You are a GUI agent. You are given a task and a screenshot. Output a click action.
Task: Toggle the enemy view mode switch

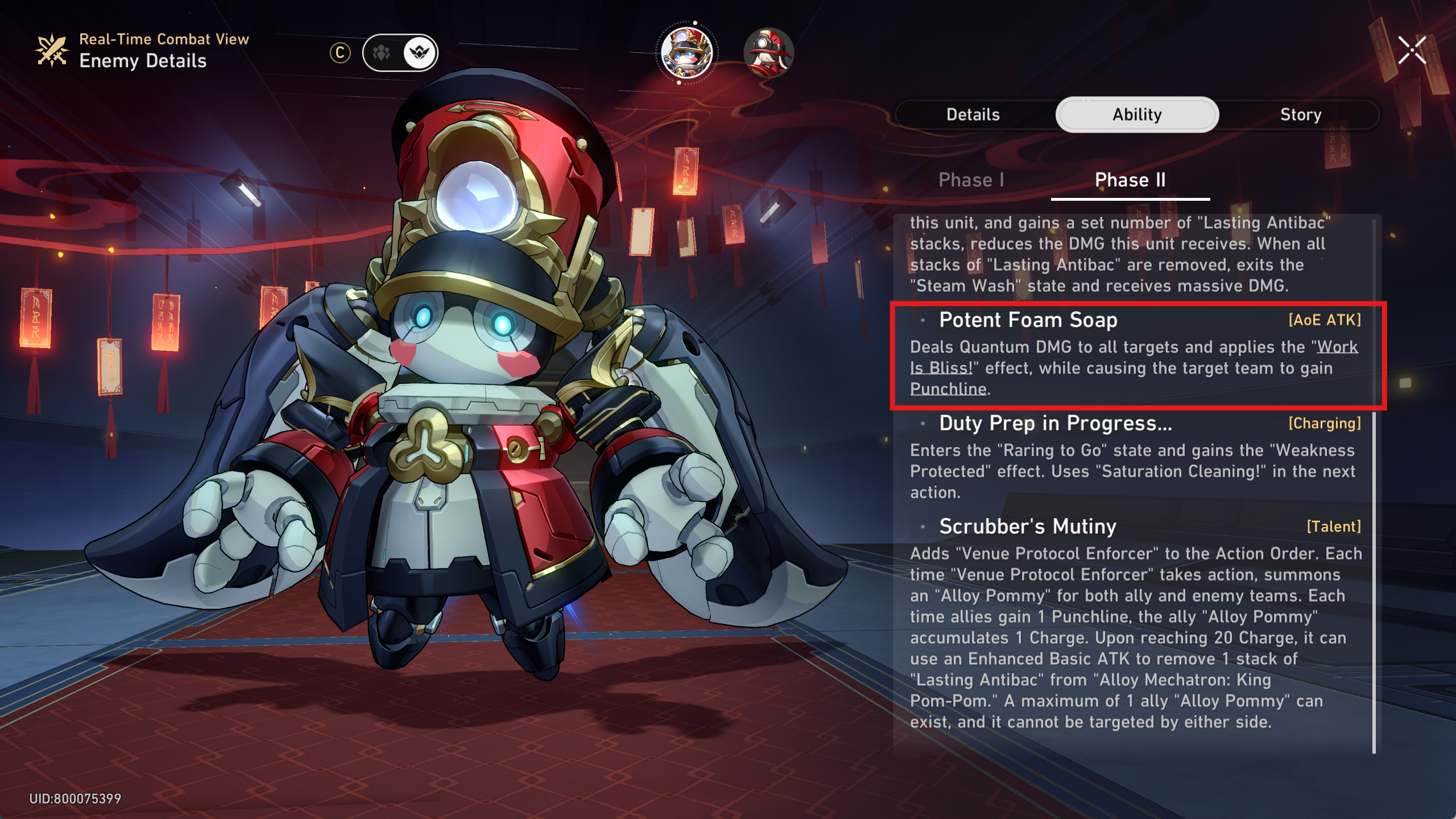[x=400, y=53]
